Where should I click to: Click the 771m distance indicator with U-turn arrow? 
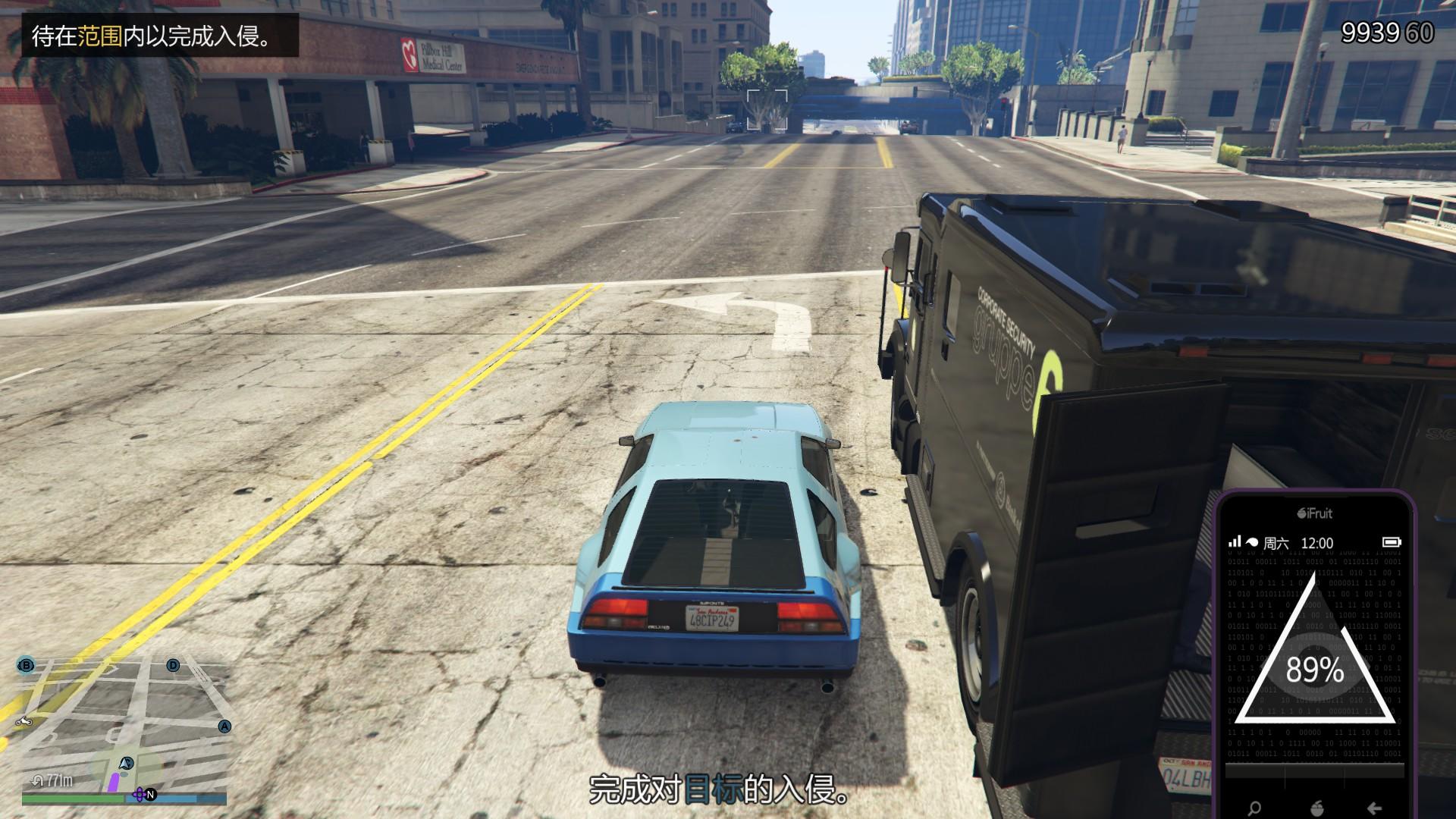pos(52,779)
